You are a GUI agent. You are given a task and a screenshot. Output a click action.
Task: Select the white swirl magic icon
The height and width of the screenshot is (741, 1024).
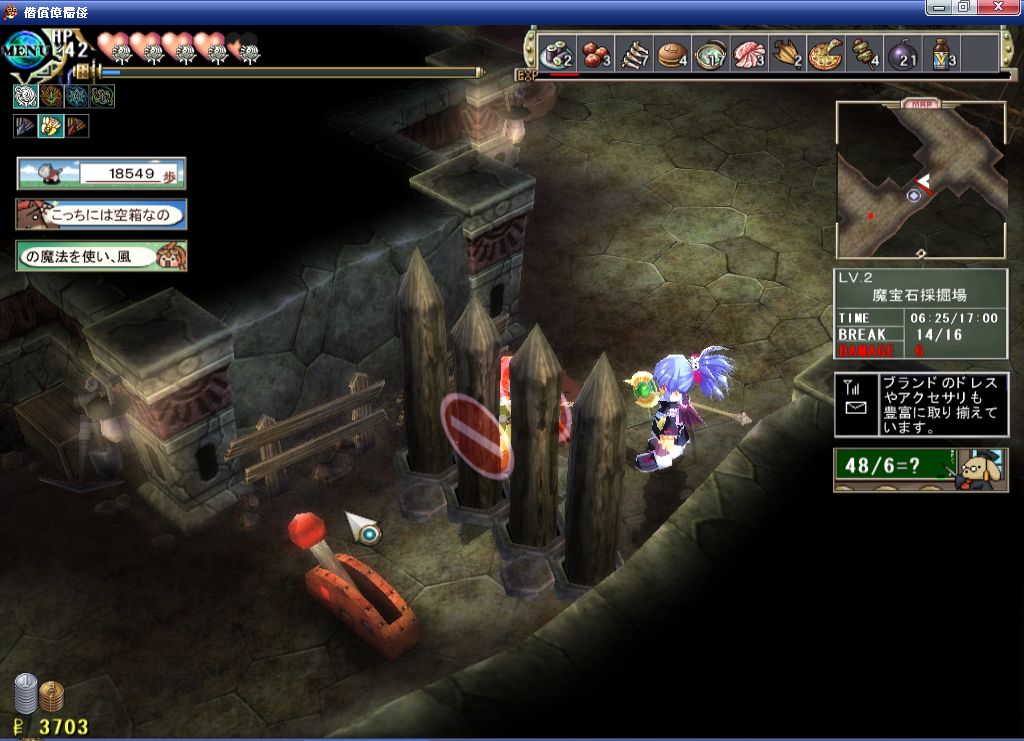(x=26, y=96)
